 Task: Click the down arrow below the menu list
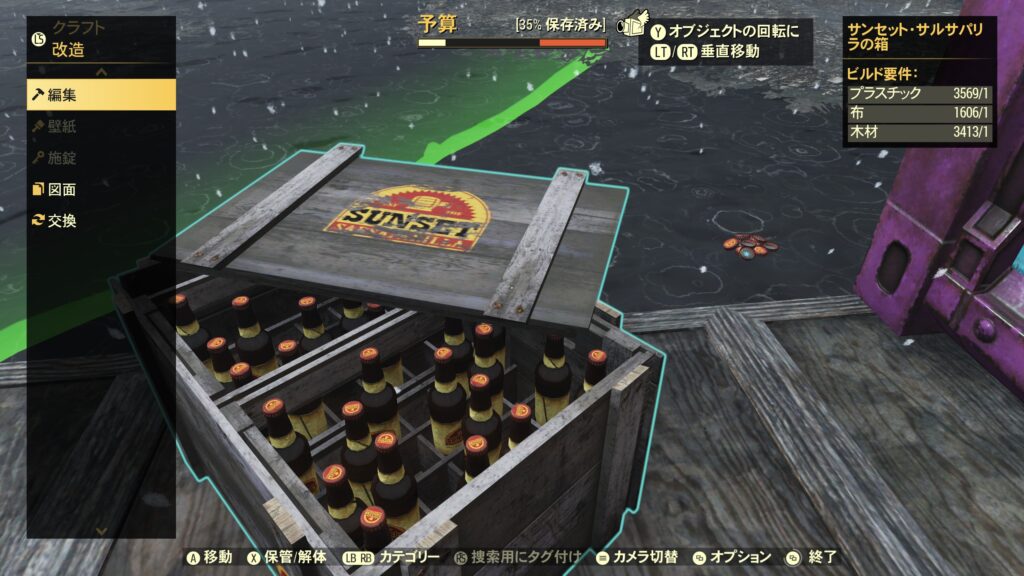tap(101, 530)
